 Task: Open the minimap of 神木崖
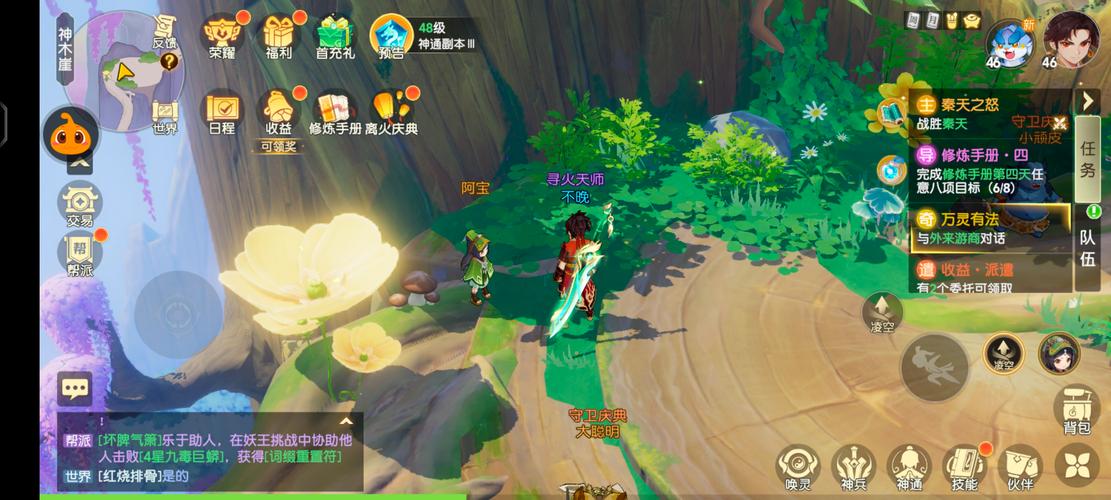122,71
